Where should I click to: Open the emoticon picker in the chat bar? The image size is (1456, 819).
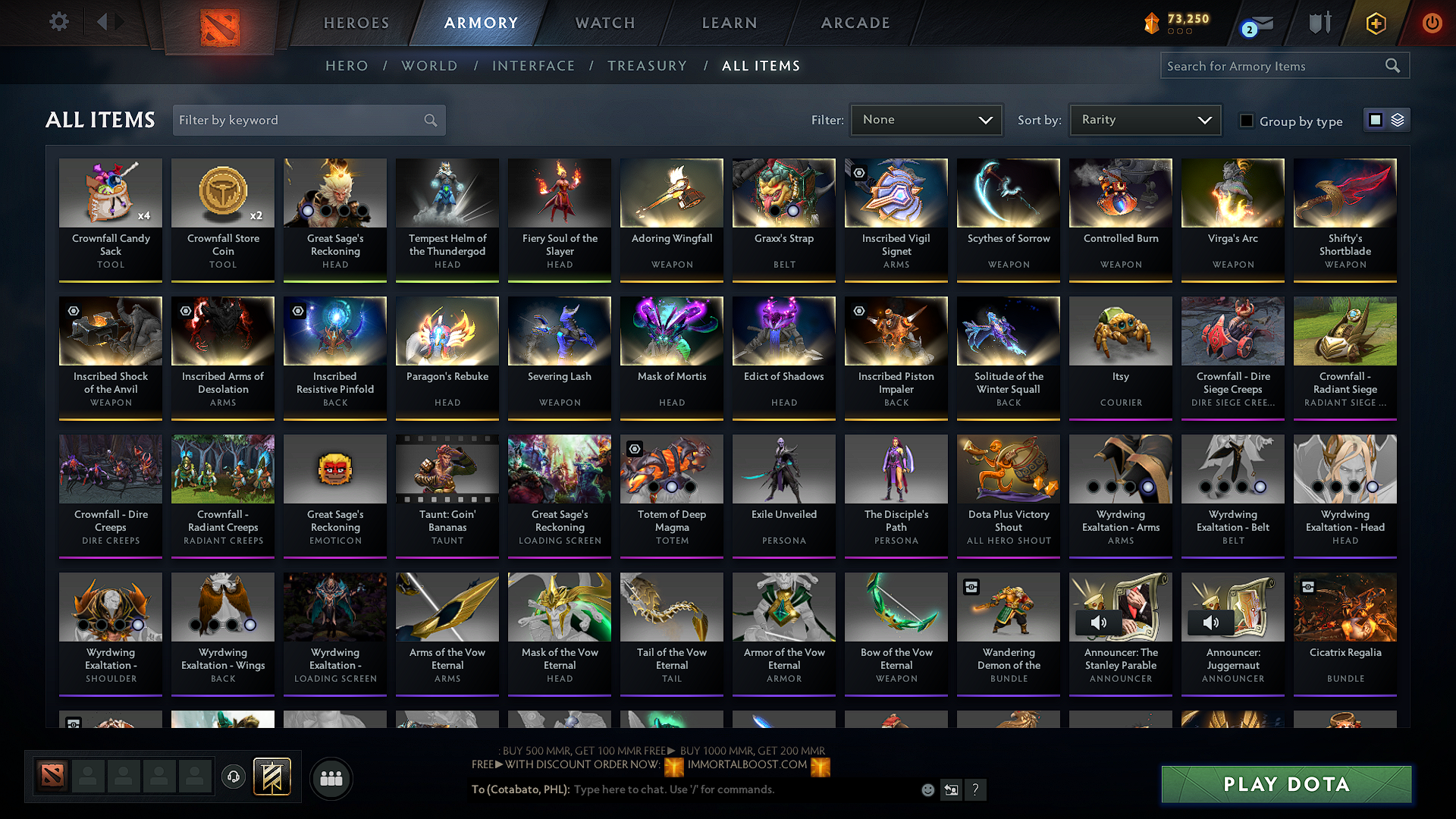click(x=927, y=789)
